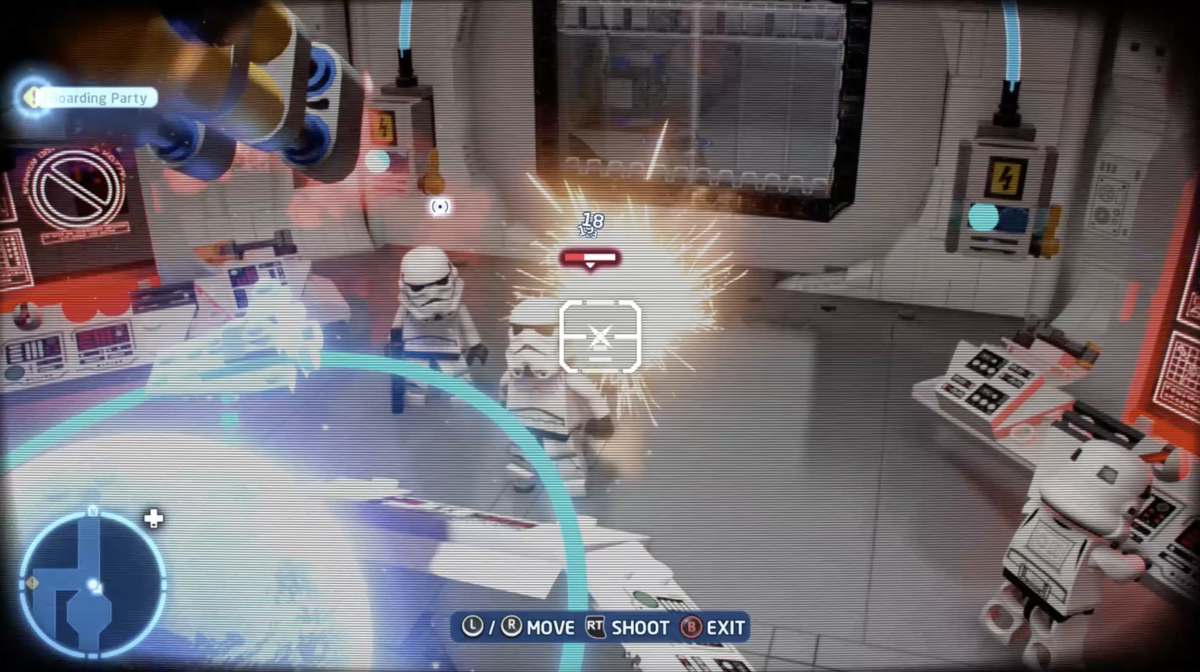The width and height of the screenshot is (1200, 672).
Task: Select the plus icon beside the minimap
Action: [x=154, y=518]
